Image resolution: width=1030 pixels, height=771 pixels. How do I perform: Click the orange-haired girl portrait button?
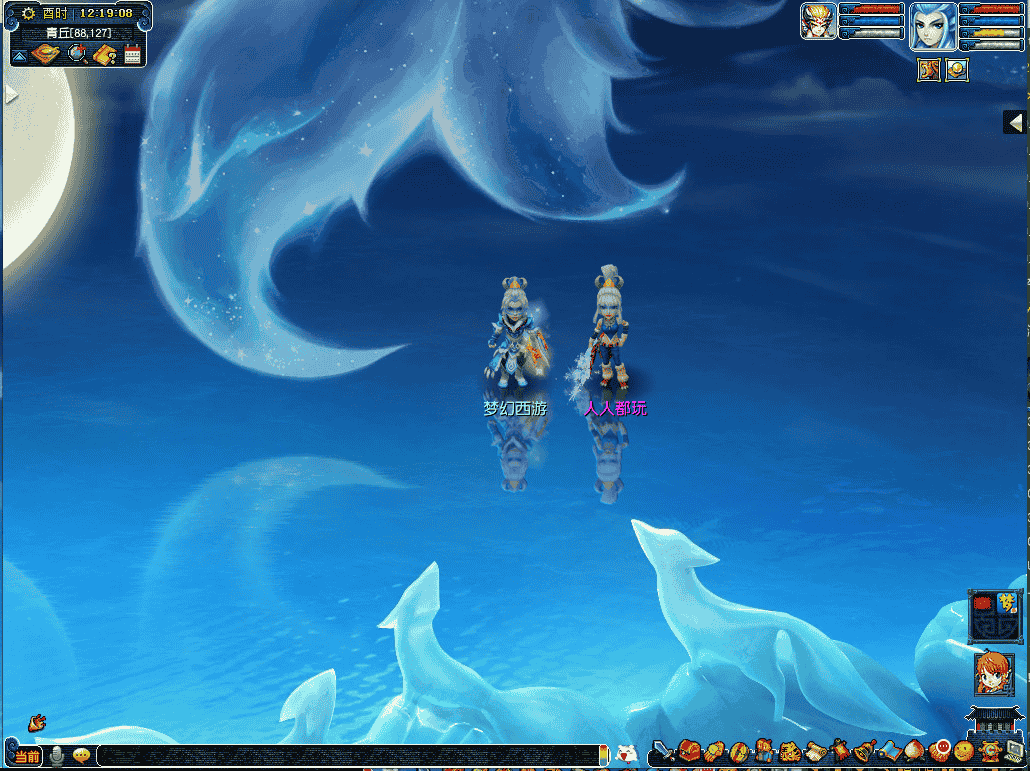[993, 675]
